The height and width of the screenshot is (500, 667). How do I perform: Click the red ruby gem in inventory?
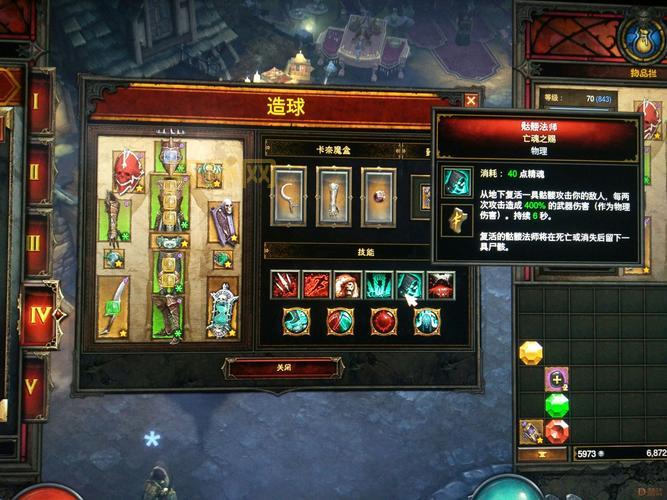557,431
